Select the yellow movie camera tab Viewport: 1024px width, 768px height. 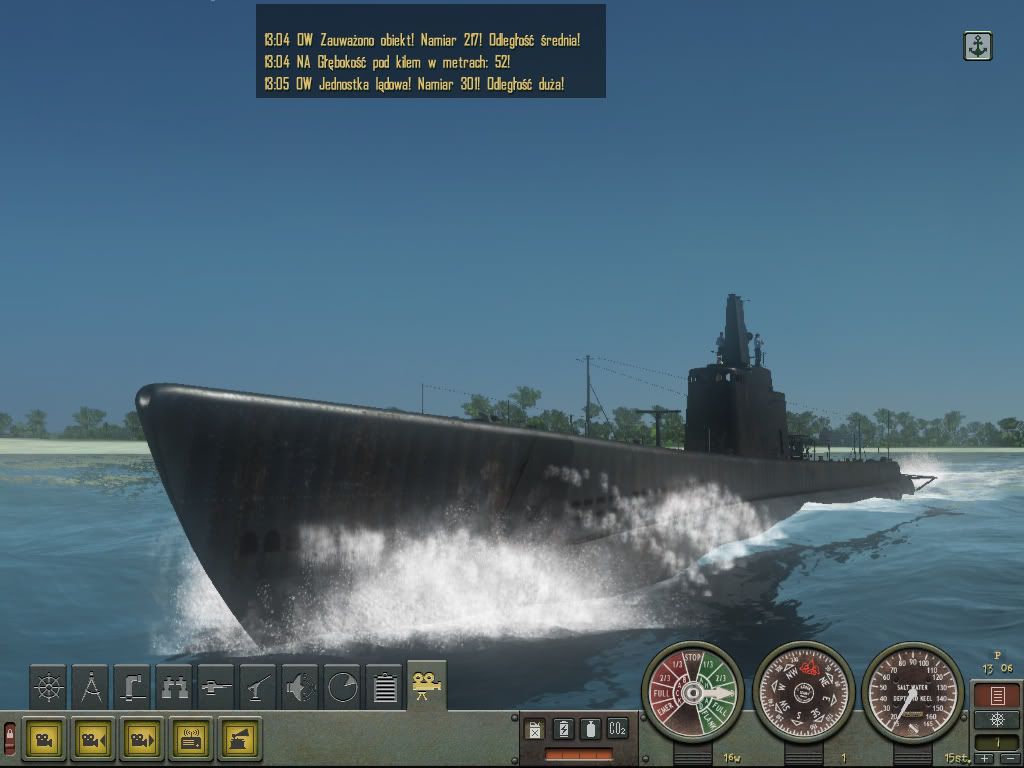(x=426, y=686)
